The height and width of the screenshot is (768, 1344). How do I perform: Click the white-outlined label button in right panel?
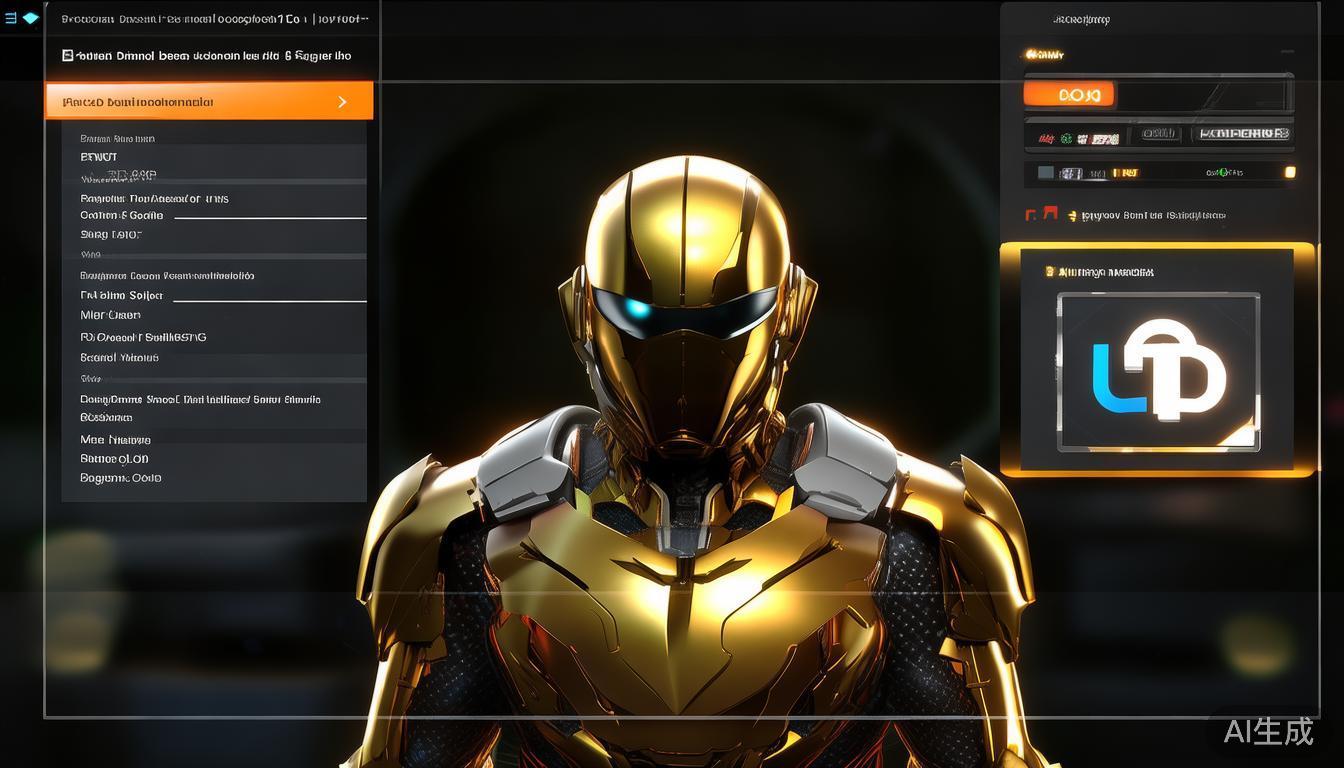[1244, 134]
